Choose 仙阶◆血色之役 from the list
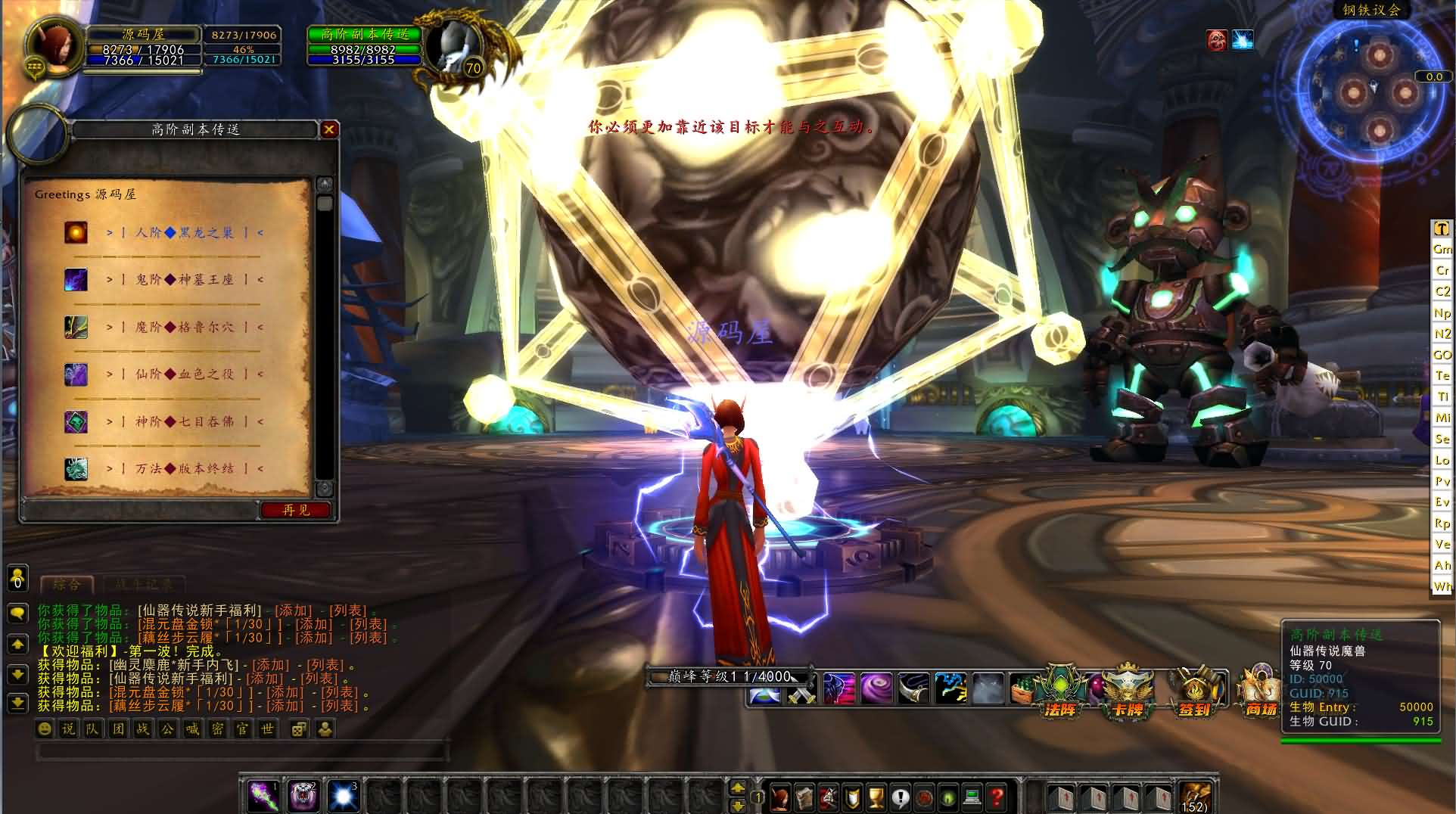This screenshot has height=814, width=1456. (185, 374)
